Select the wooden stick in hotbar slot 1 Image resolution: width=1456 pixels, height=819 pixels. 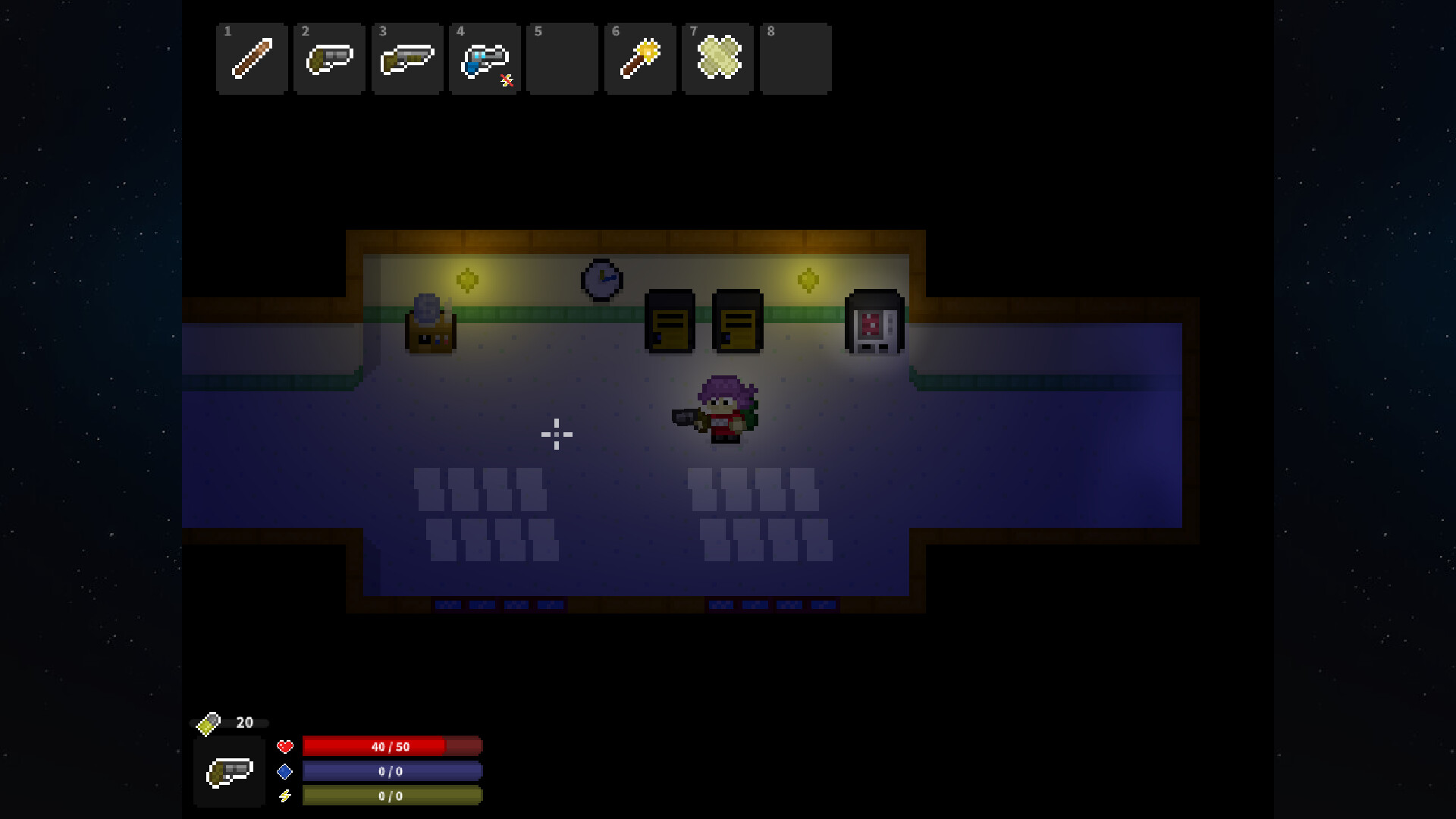click(252, 58)
